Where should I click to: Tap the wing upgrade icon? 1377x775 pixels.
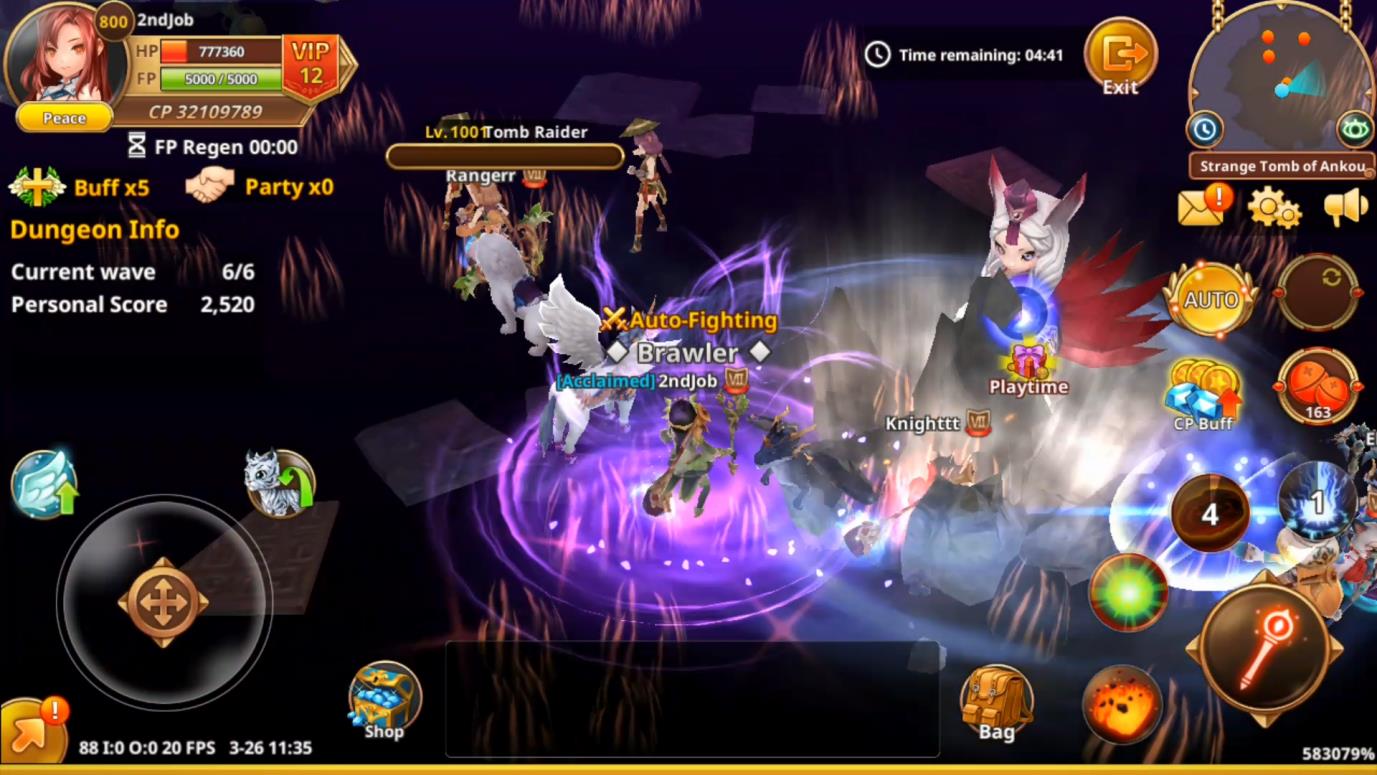(44, 485)
